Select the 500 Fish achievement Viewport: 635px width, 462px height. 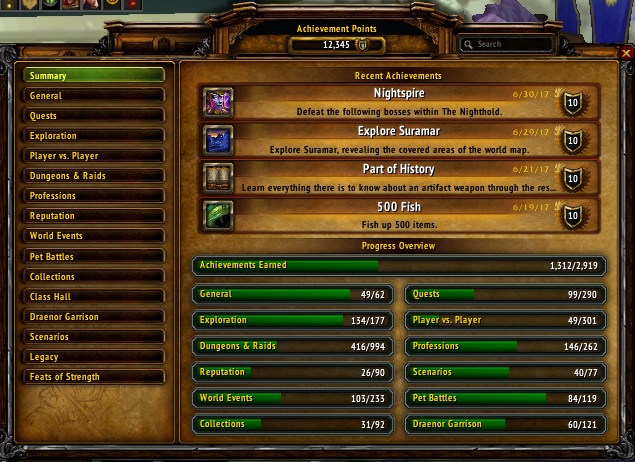pos(398,215)
